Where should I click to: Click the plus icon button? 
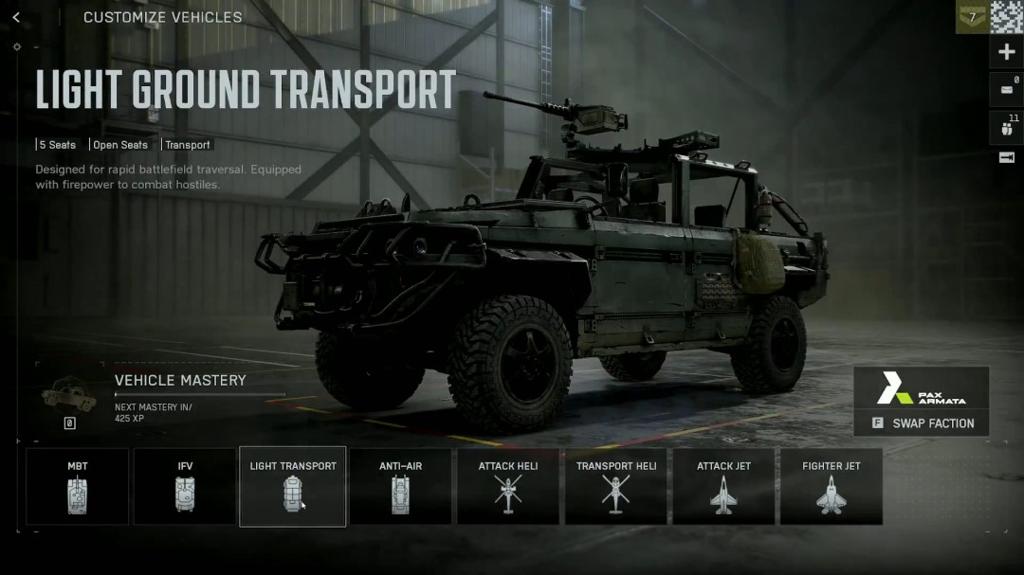point(1006,52)
